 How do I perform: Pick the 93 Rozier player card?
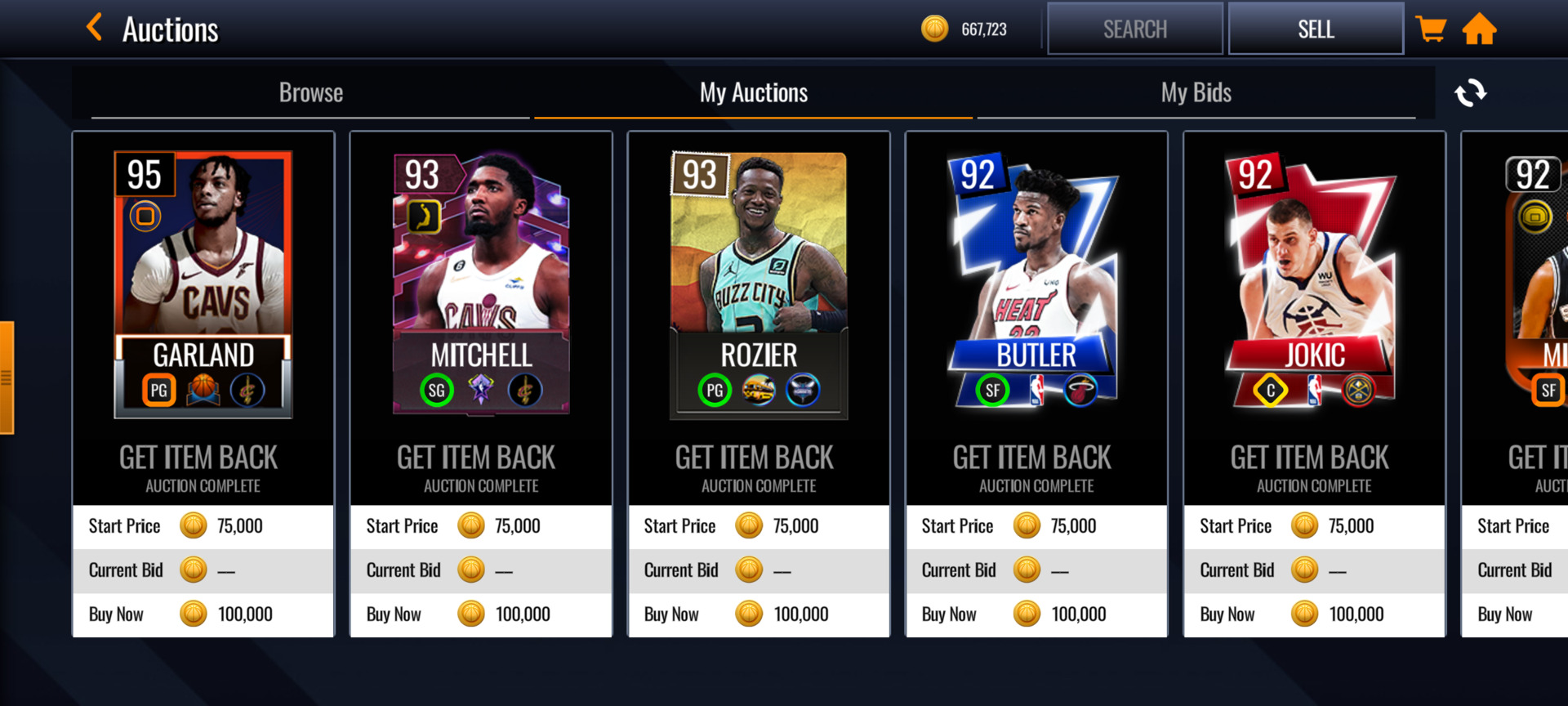pyautogui.click(x=759, y=284)
